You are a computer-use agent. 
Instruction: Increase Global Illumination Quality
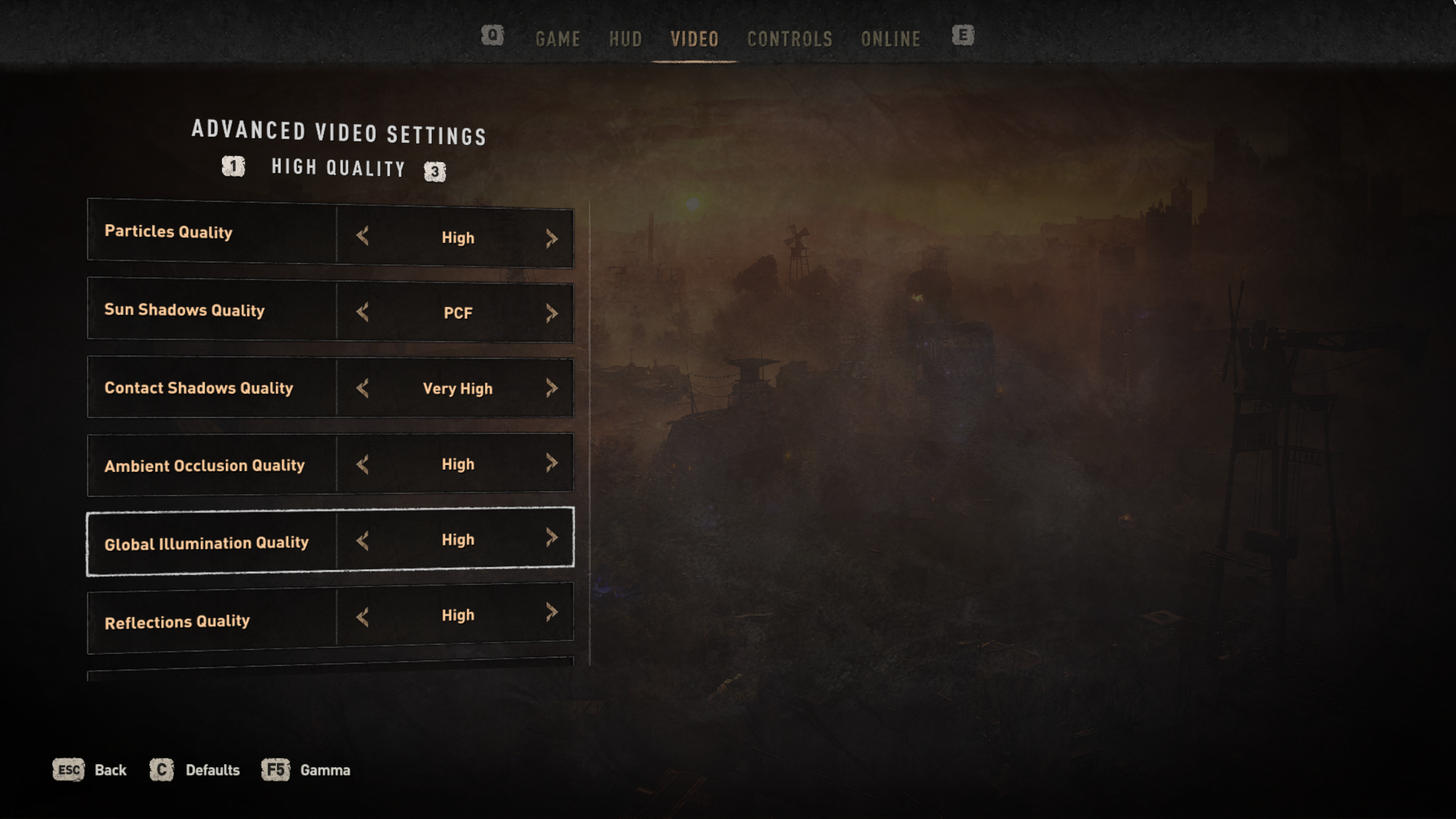coord(552,537)
